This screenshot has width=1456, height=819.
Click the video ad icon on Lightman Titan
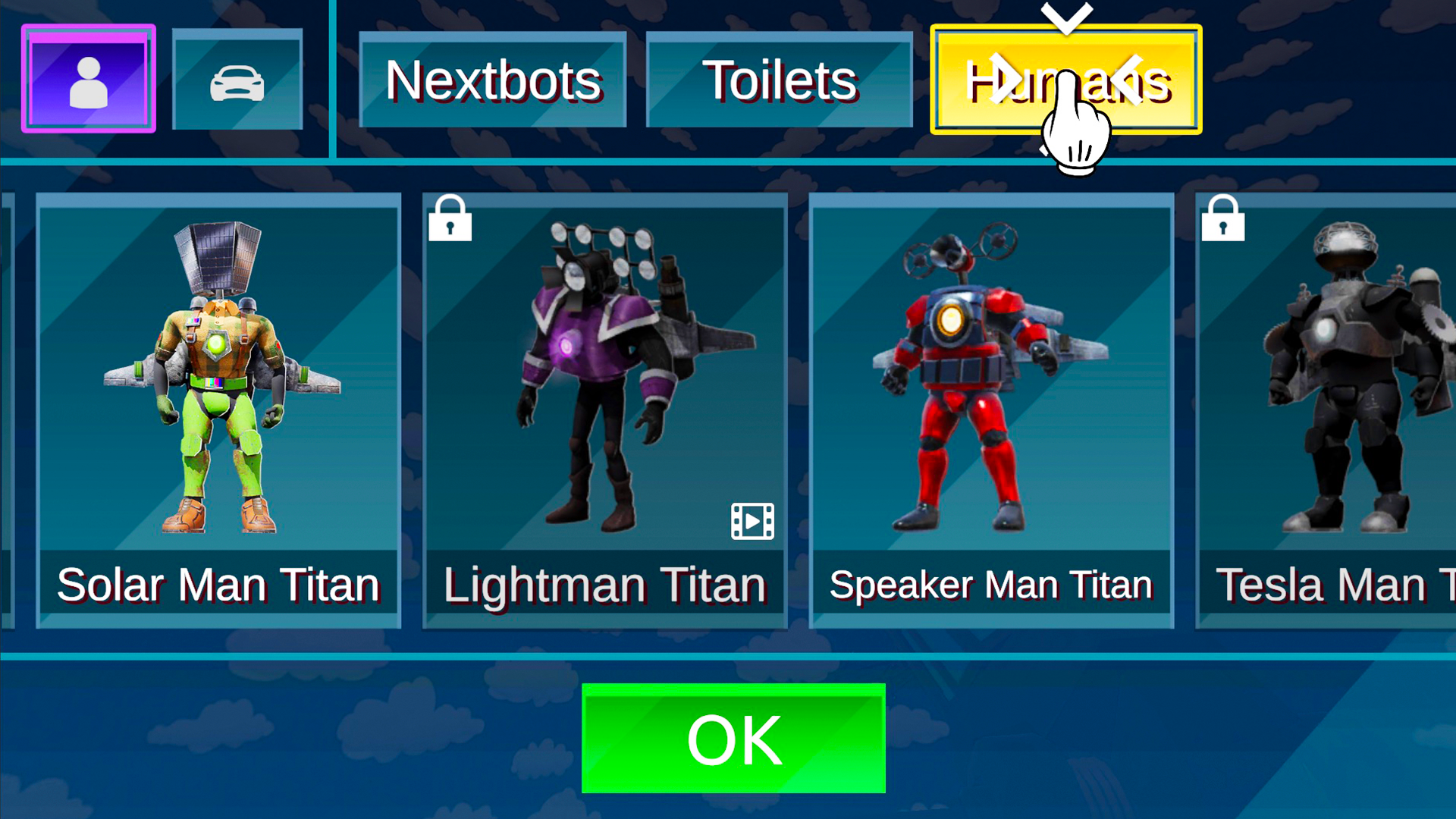752,522
